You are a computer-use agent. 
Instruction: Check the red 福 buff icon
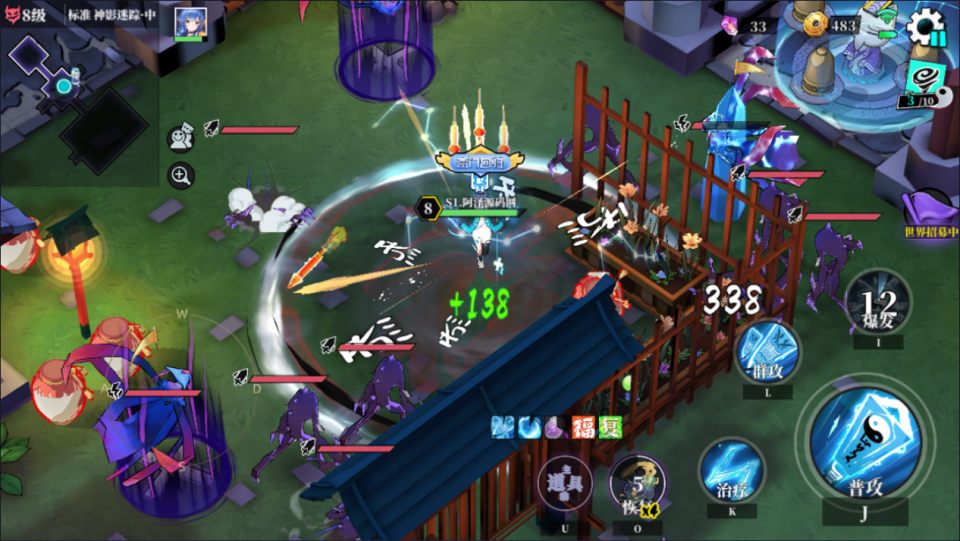click(583, 428)
